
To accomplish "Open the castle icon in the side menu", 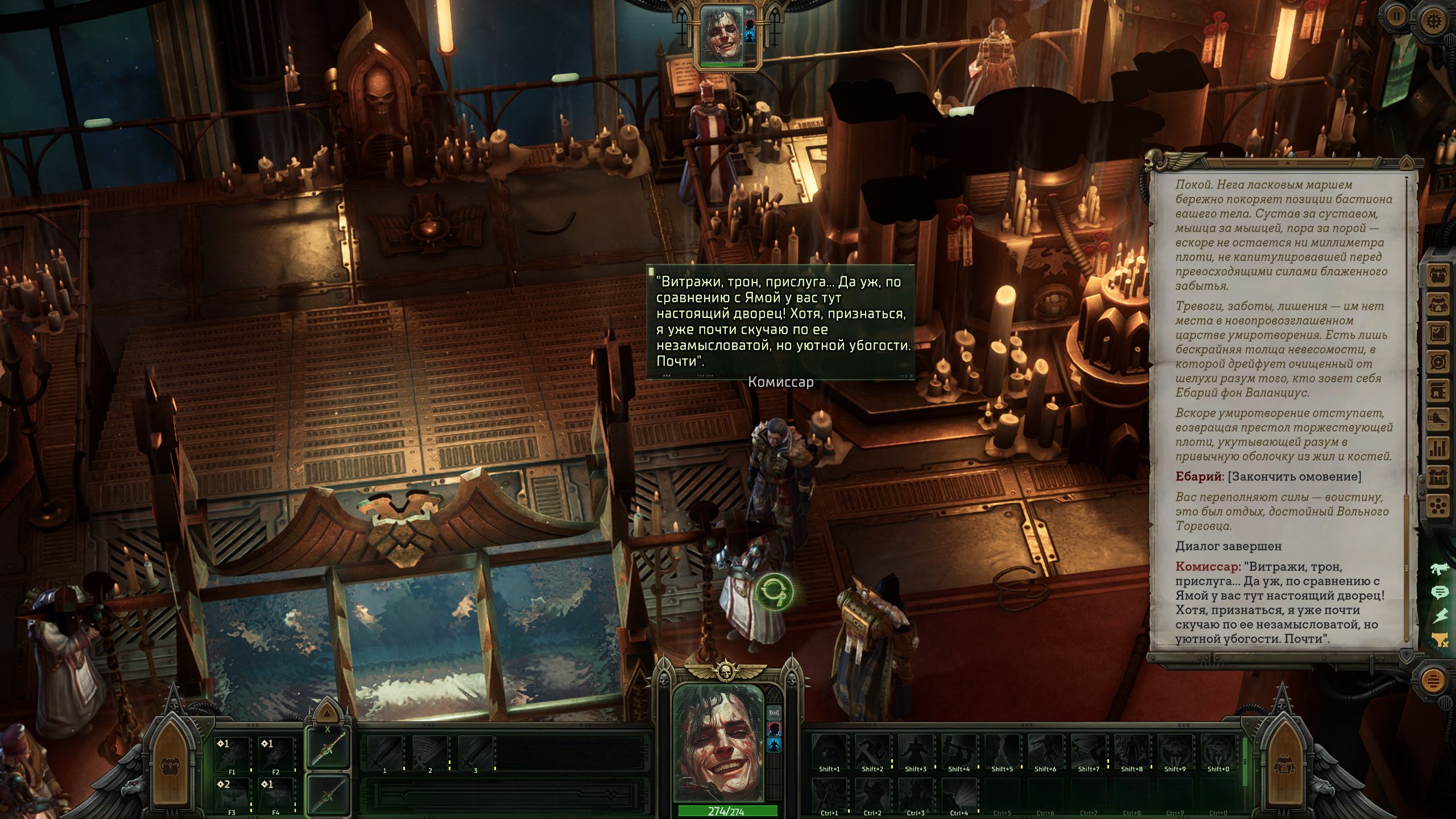I will (x=1439, y=477).
